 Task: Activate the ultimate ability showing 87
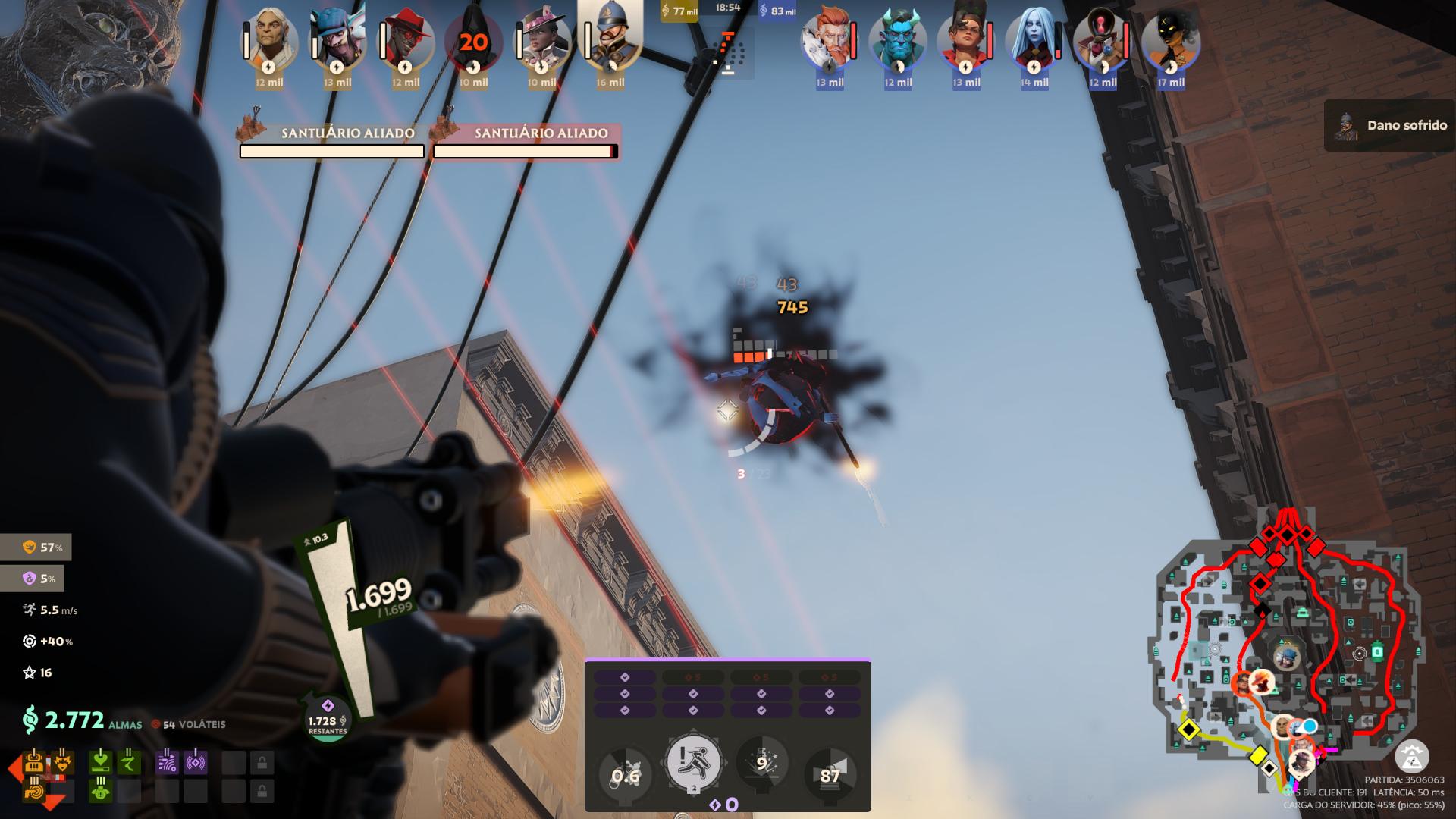[830, 775]
